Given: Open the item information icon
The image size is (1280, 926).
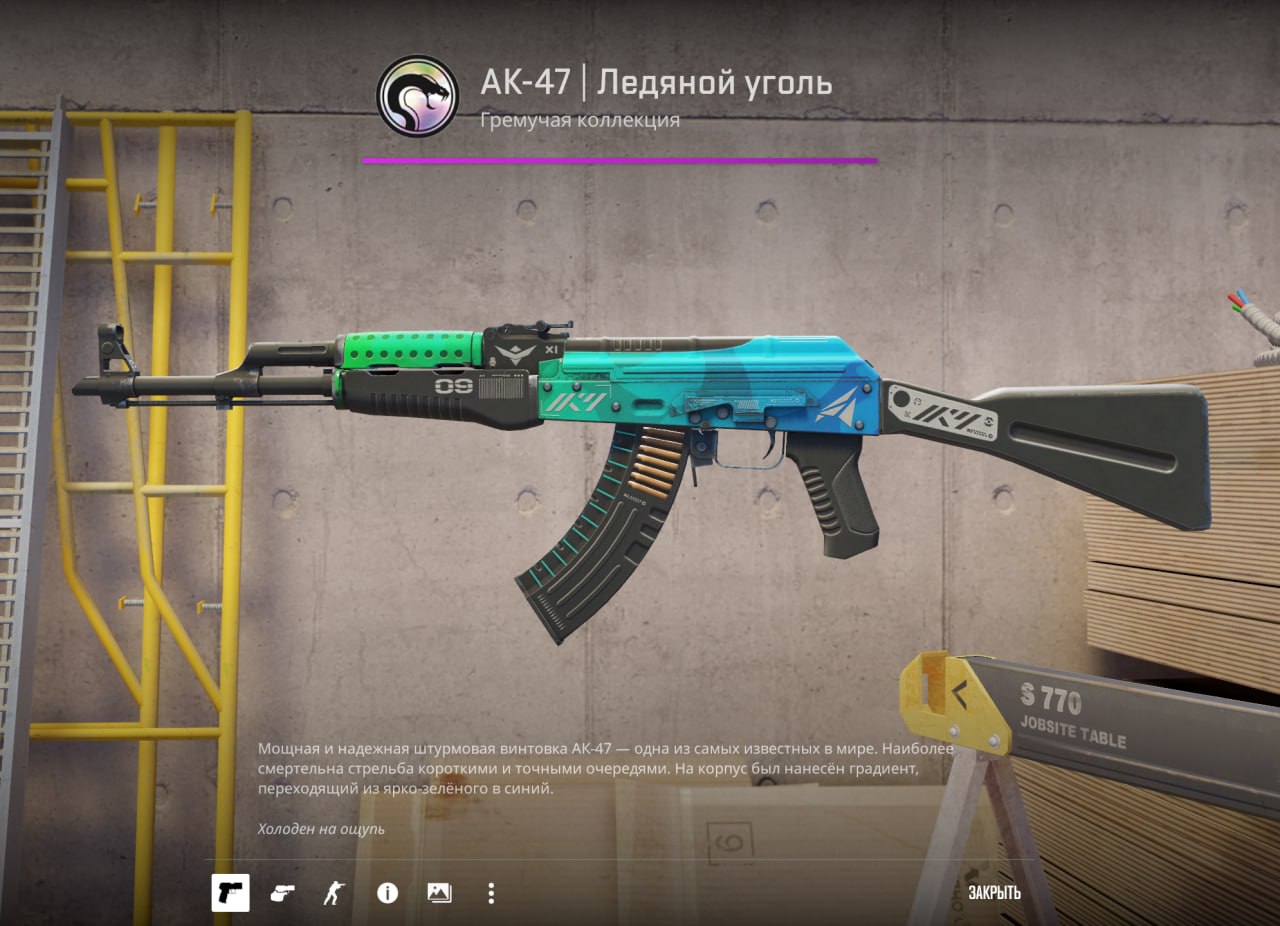Looking at the screenshot, I should [387, 893].
